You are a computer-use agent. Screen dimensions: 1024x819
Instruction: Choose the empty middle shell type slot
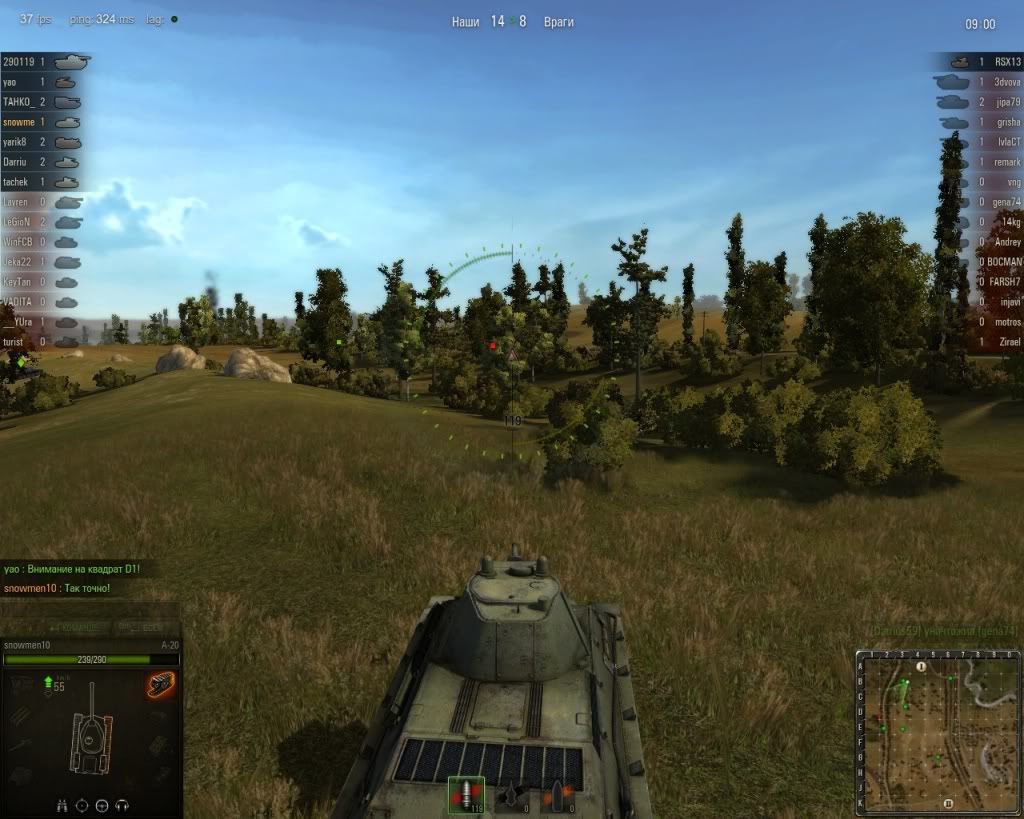[x=511, y=796]
